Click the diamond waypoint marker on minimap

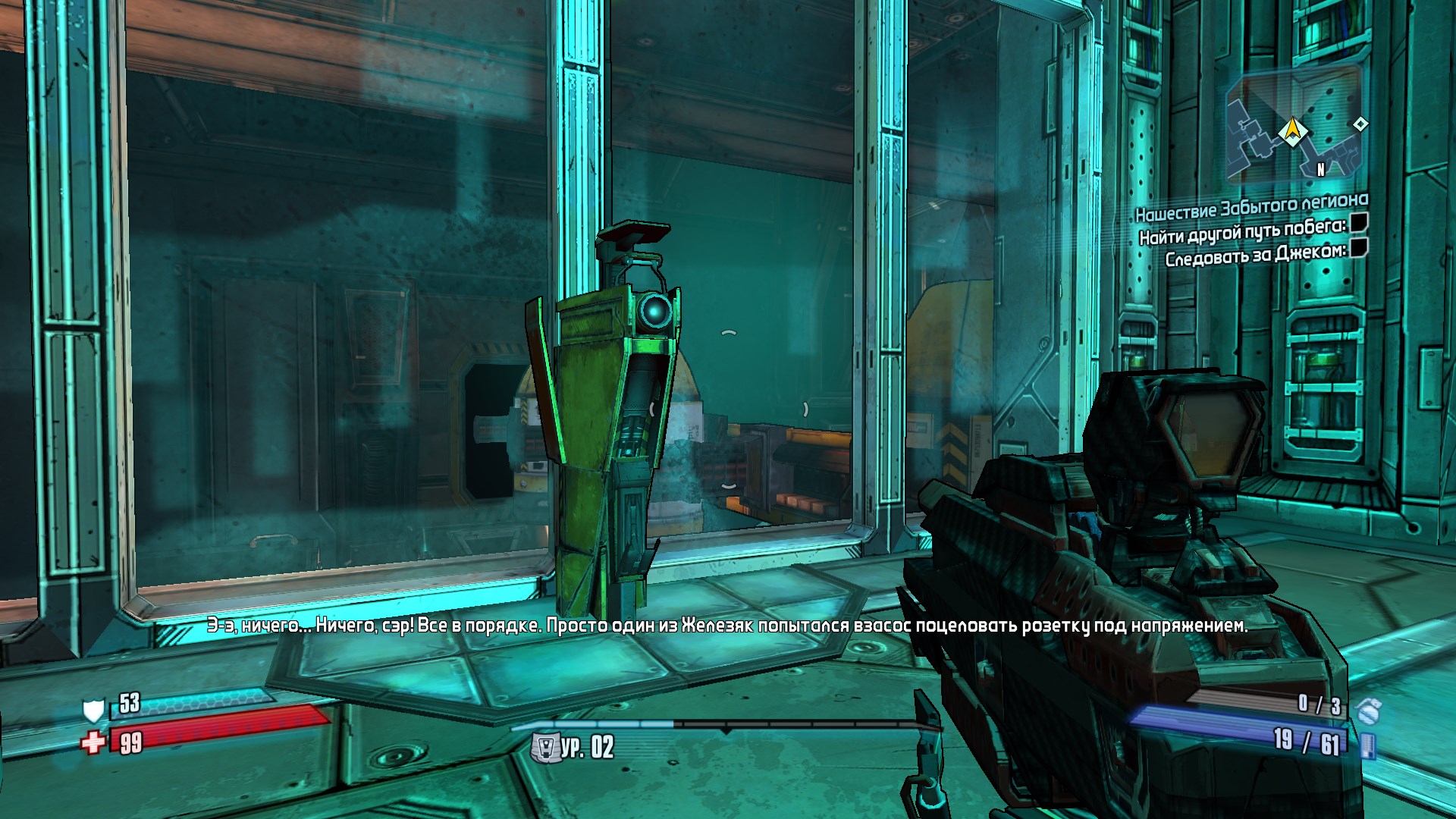1360,124
